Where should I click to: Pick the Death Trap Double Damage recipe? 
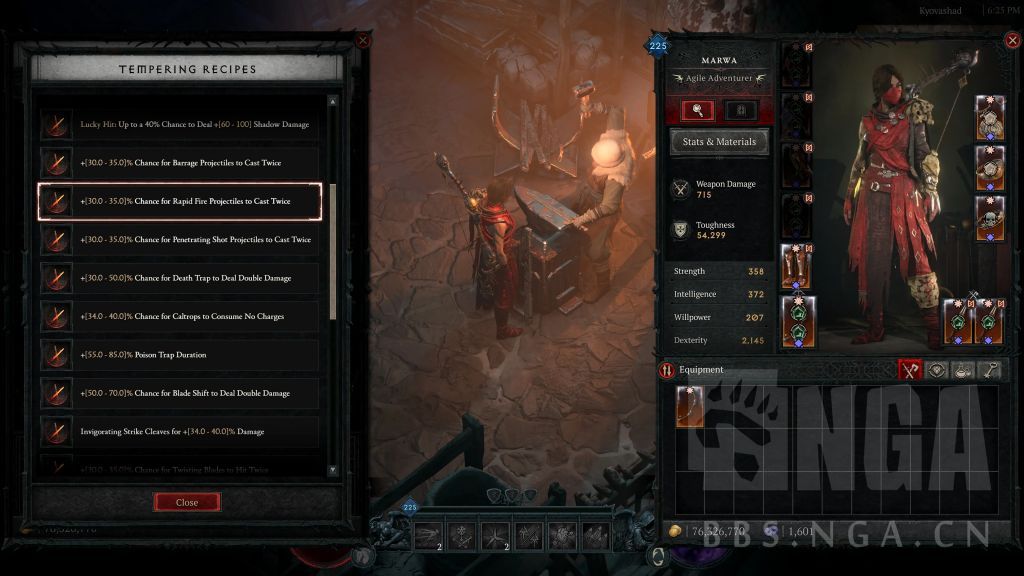click(180, 278)
